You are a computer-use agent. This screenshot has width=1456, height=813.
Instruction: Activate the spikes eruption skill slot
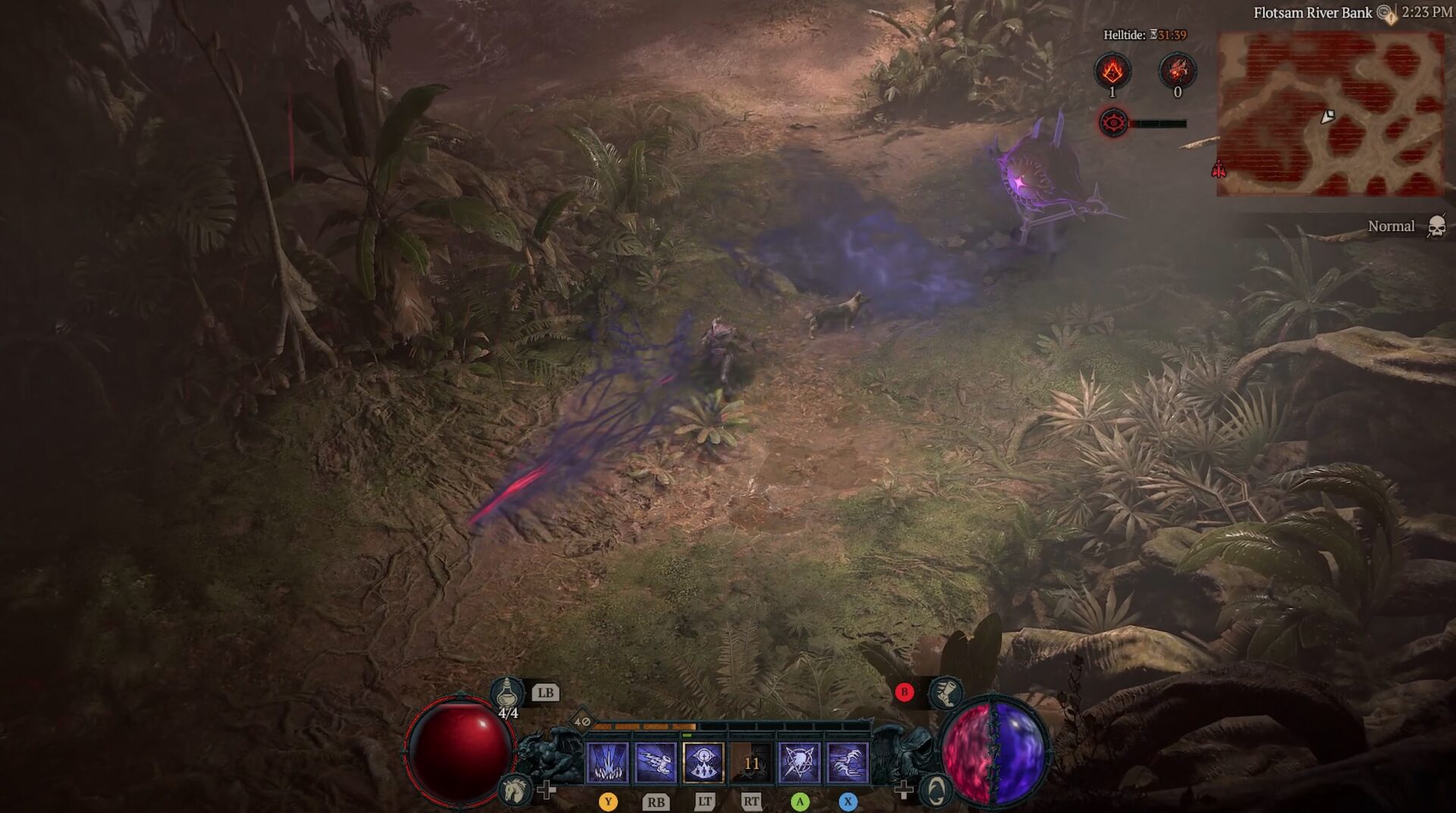607,762
